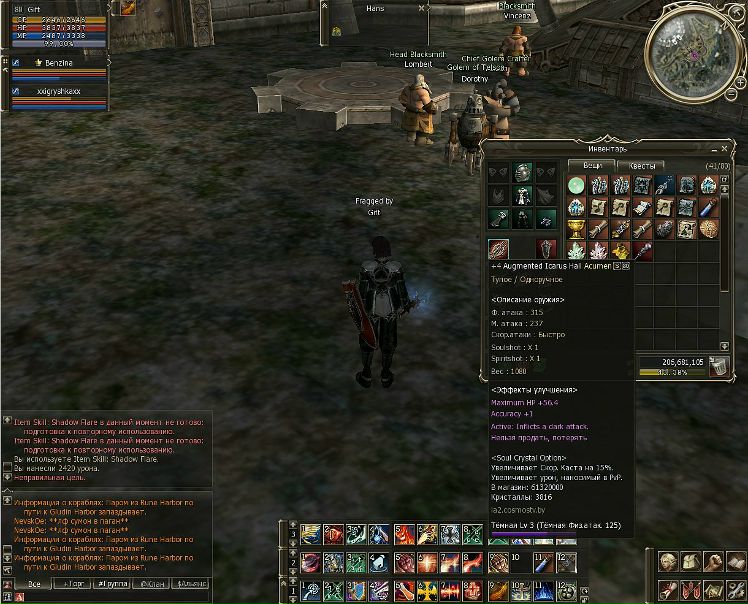
Task: Switch chat to the Все tab
Action: 34,582
